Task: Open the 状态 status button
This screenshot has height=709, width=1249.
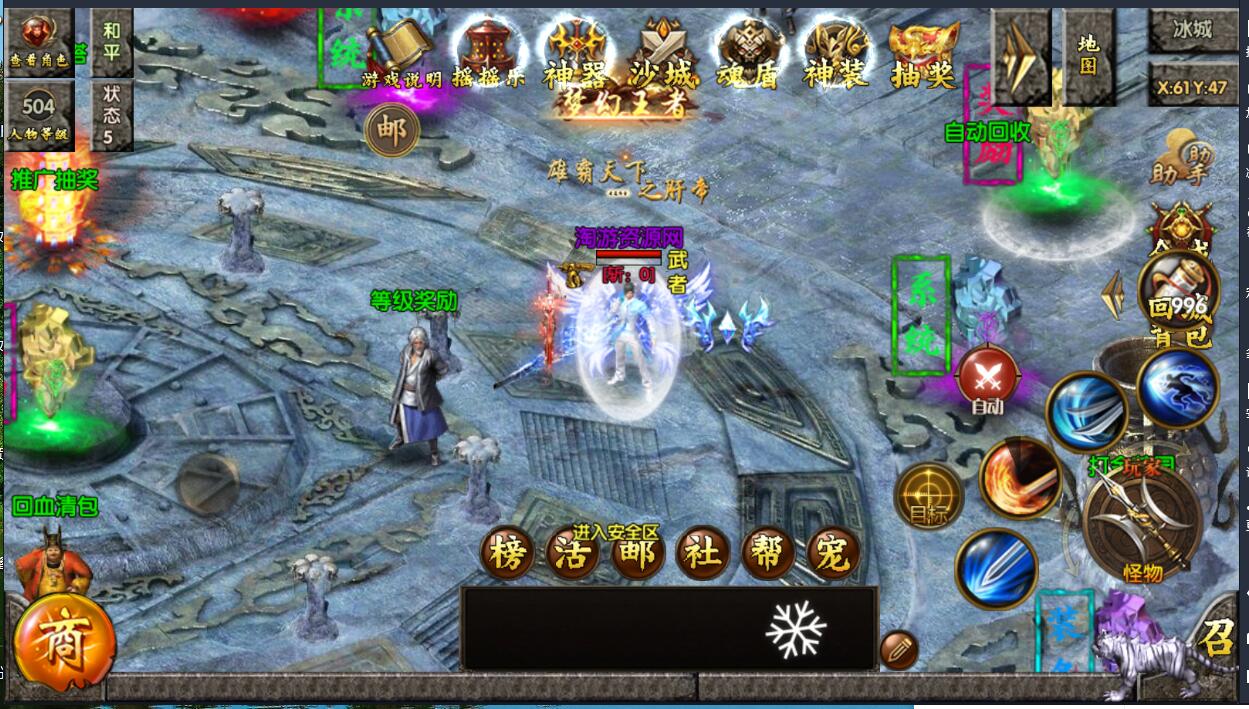Action: point(111,115)
